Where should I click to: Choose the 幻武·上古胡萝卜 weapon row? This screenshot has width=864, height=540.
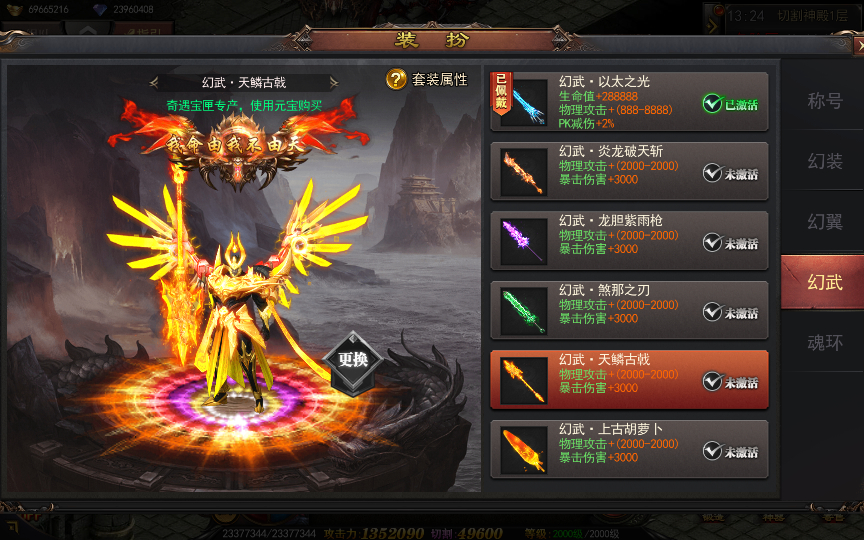point(620,449)
